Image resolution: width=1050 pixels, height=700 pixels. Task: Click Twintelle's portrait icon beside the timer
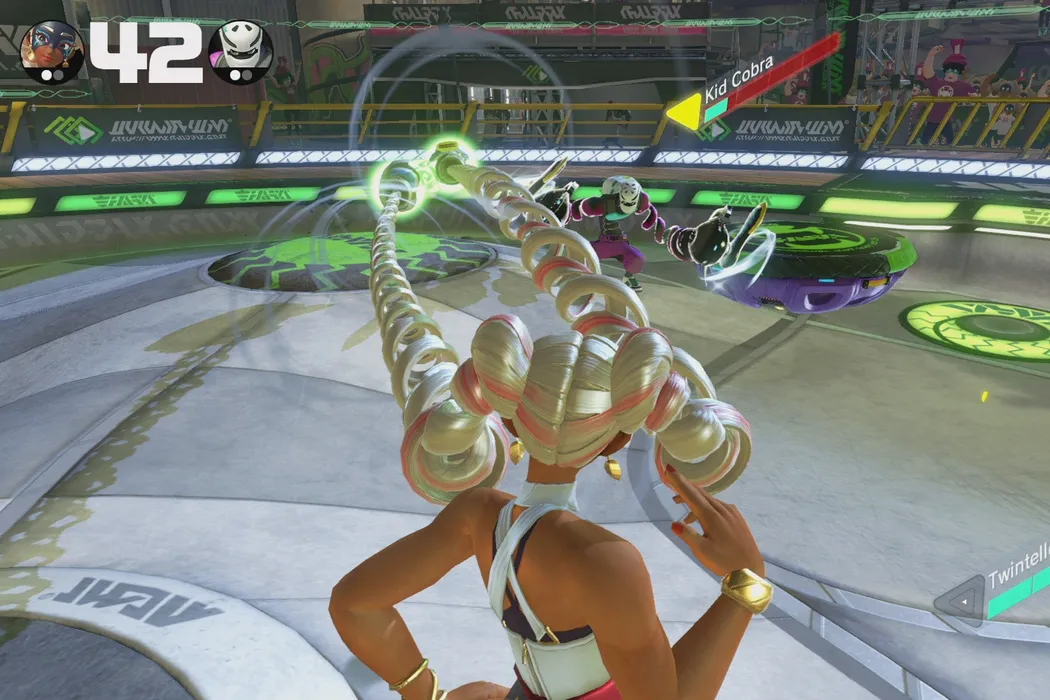coord(51,51)
